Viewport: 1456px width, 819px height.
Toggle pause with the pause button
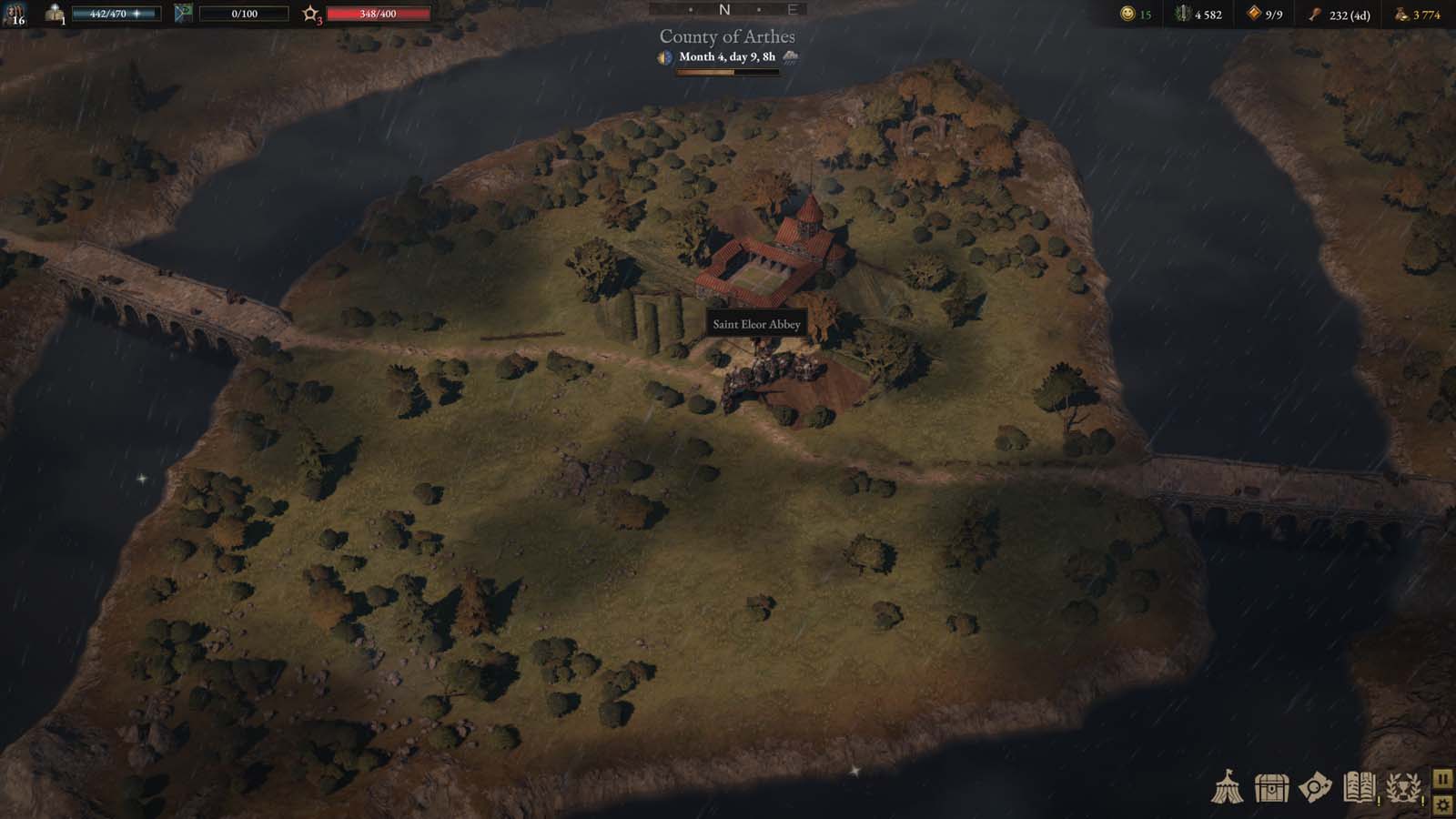click(x=1442, y=780)
